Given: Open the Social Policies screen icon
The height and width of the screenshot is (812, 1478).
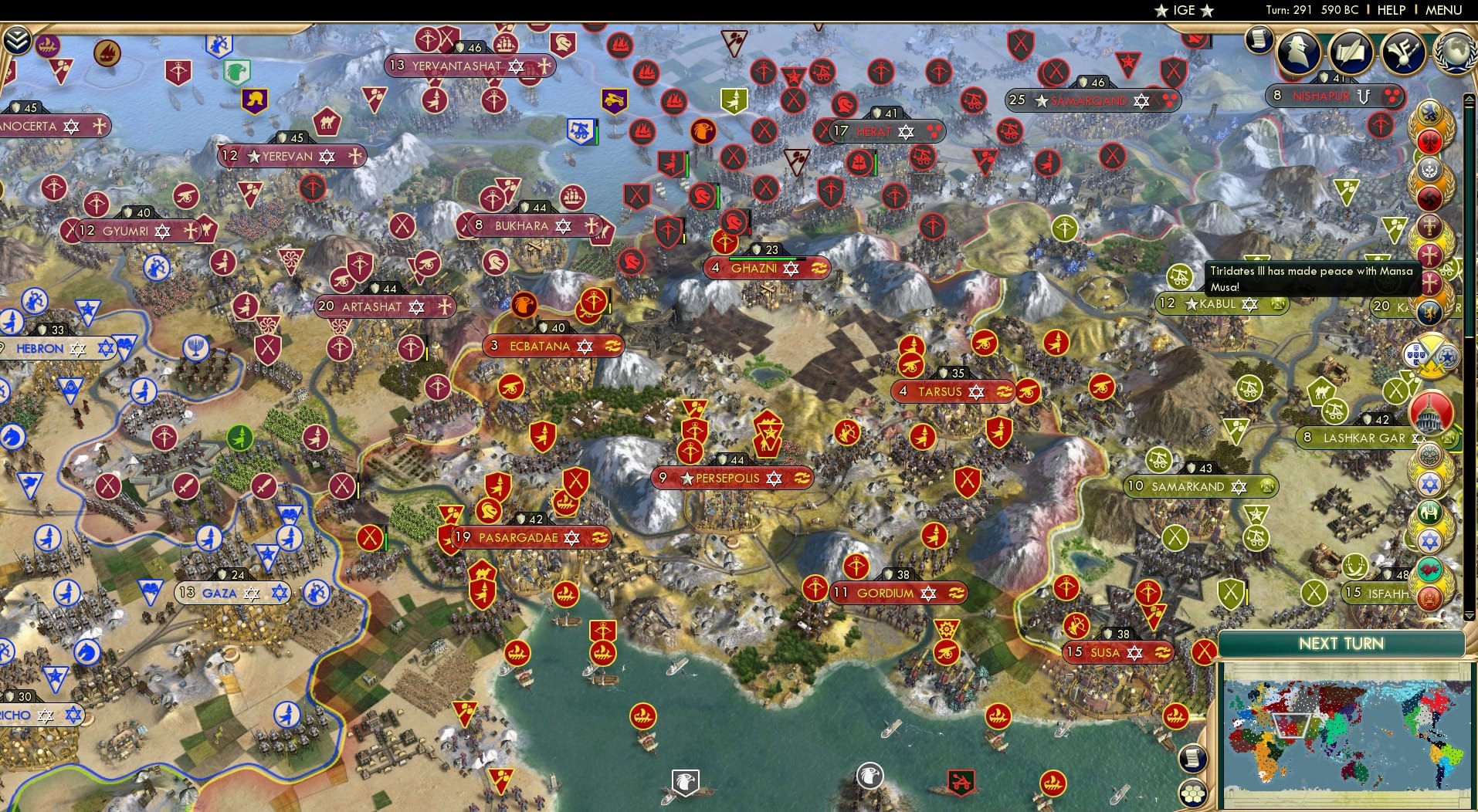Looking at the screenshot, I should pos(1402,51).
